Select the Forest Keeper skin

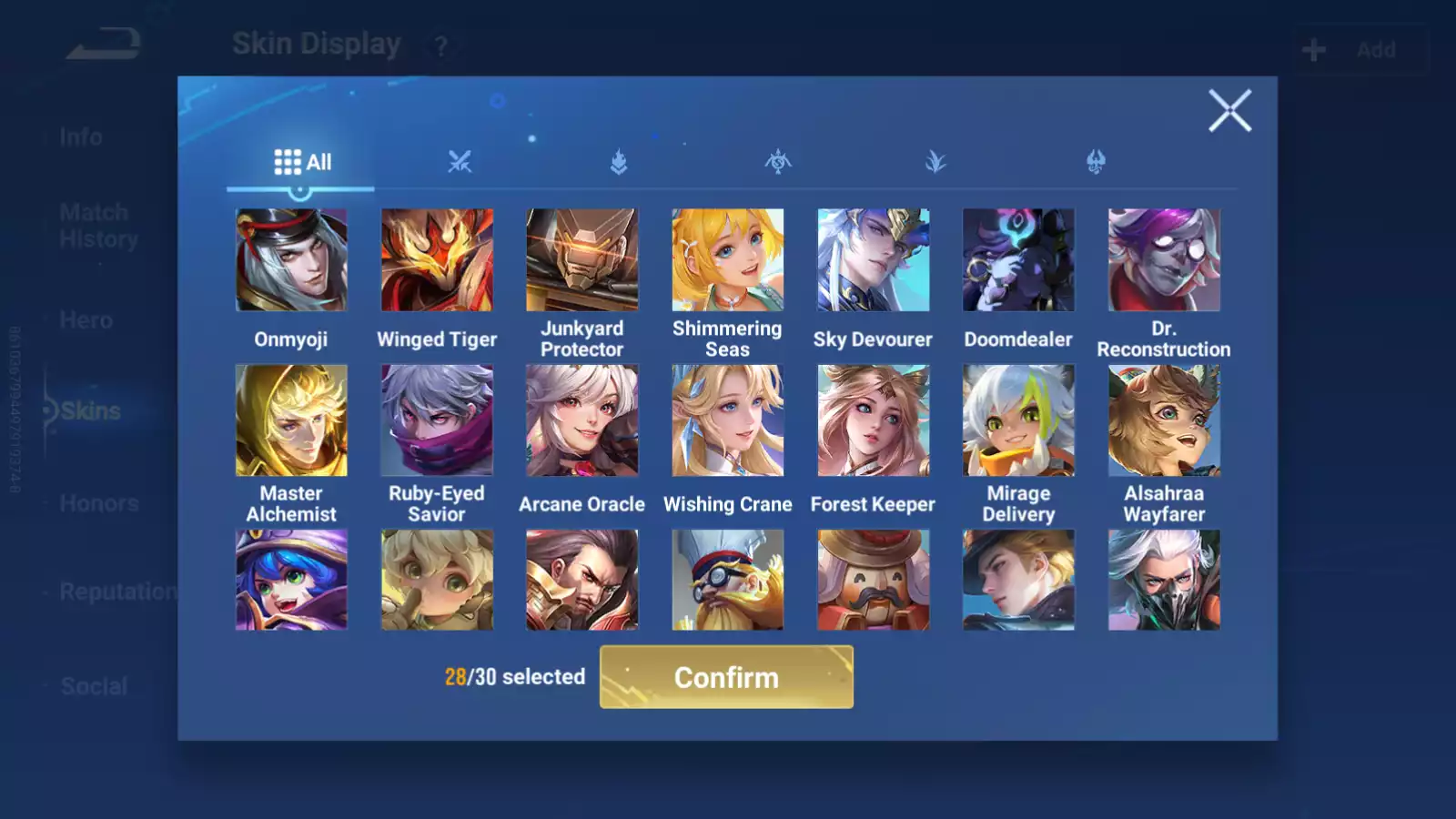point(873,420)
